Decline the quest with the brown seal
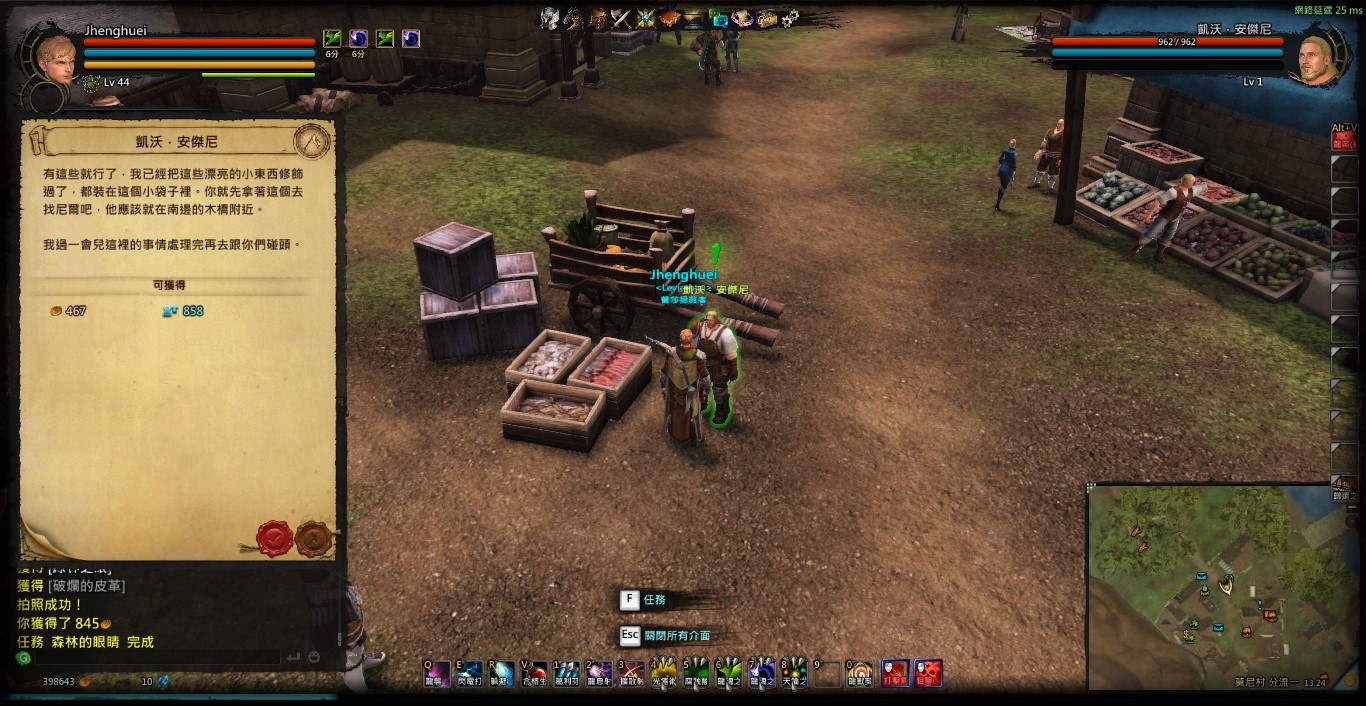Image resolution: width=1366 pixels, height=706 pixels. coord(314,538)
